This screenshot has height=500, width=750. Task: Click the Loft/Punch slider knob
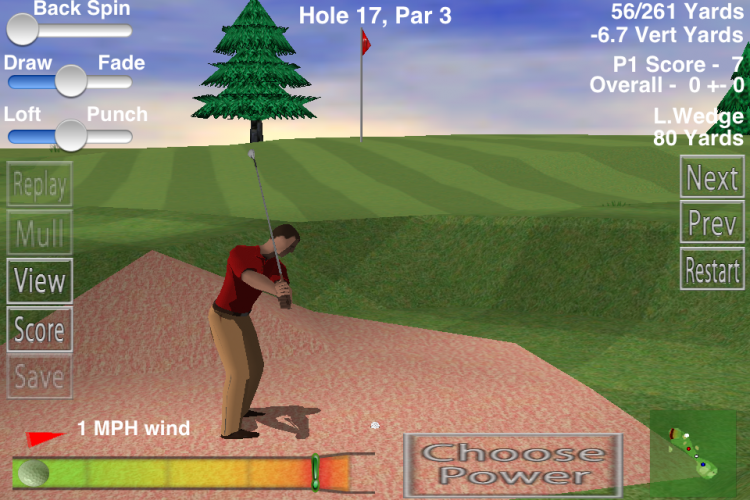pyautogui.click(x=70, y=134)
